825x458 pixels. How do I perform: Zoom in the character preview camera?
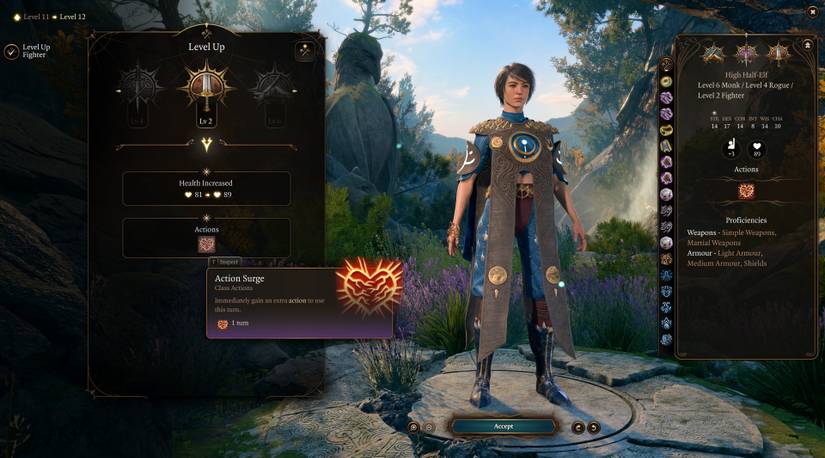[x=413, y=427]
